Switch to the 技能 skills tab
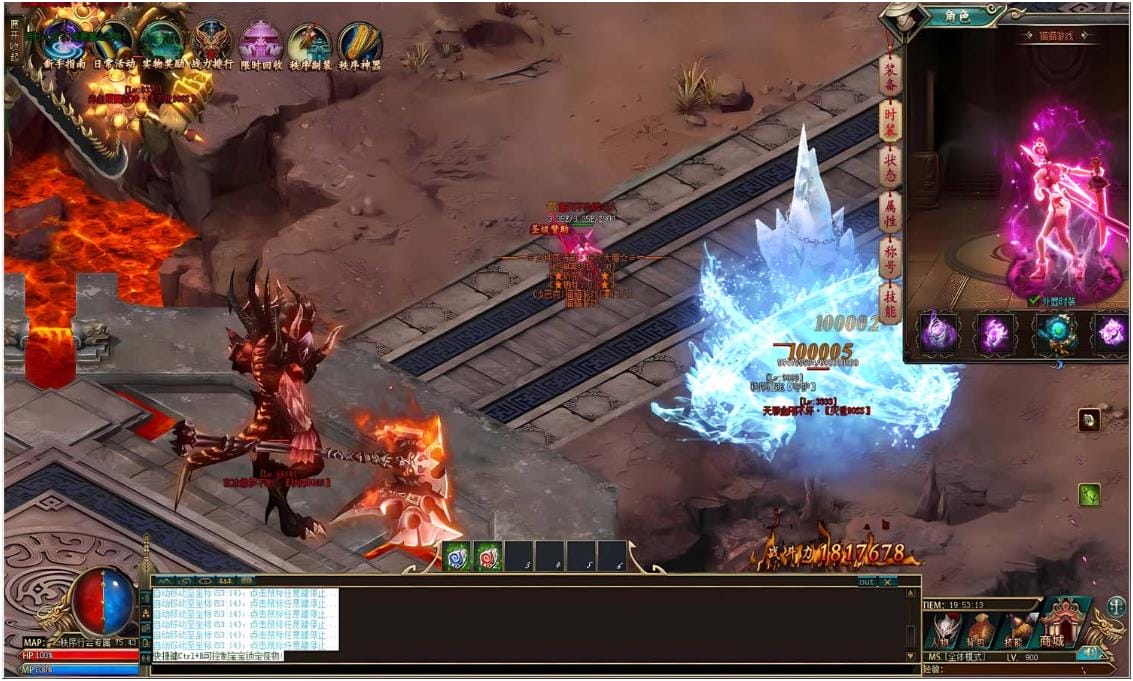 pyautogui.click(x=890, y=303)
